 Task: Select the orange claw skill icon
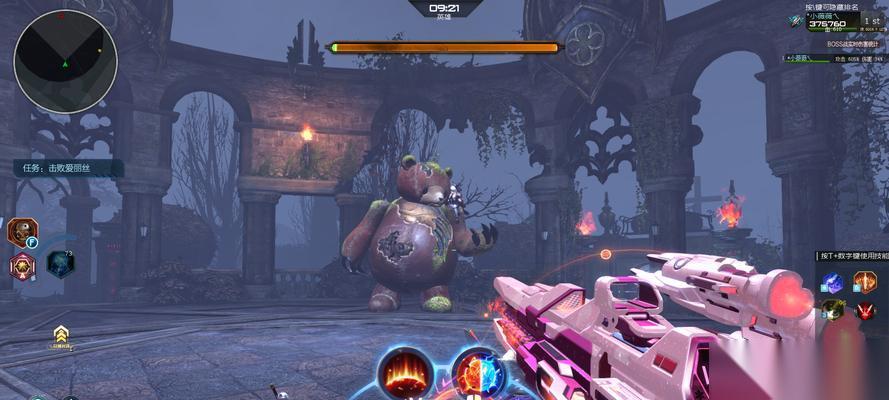[864, 282]
